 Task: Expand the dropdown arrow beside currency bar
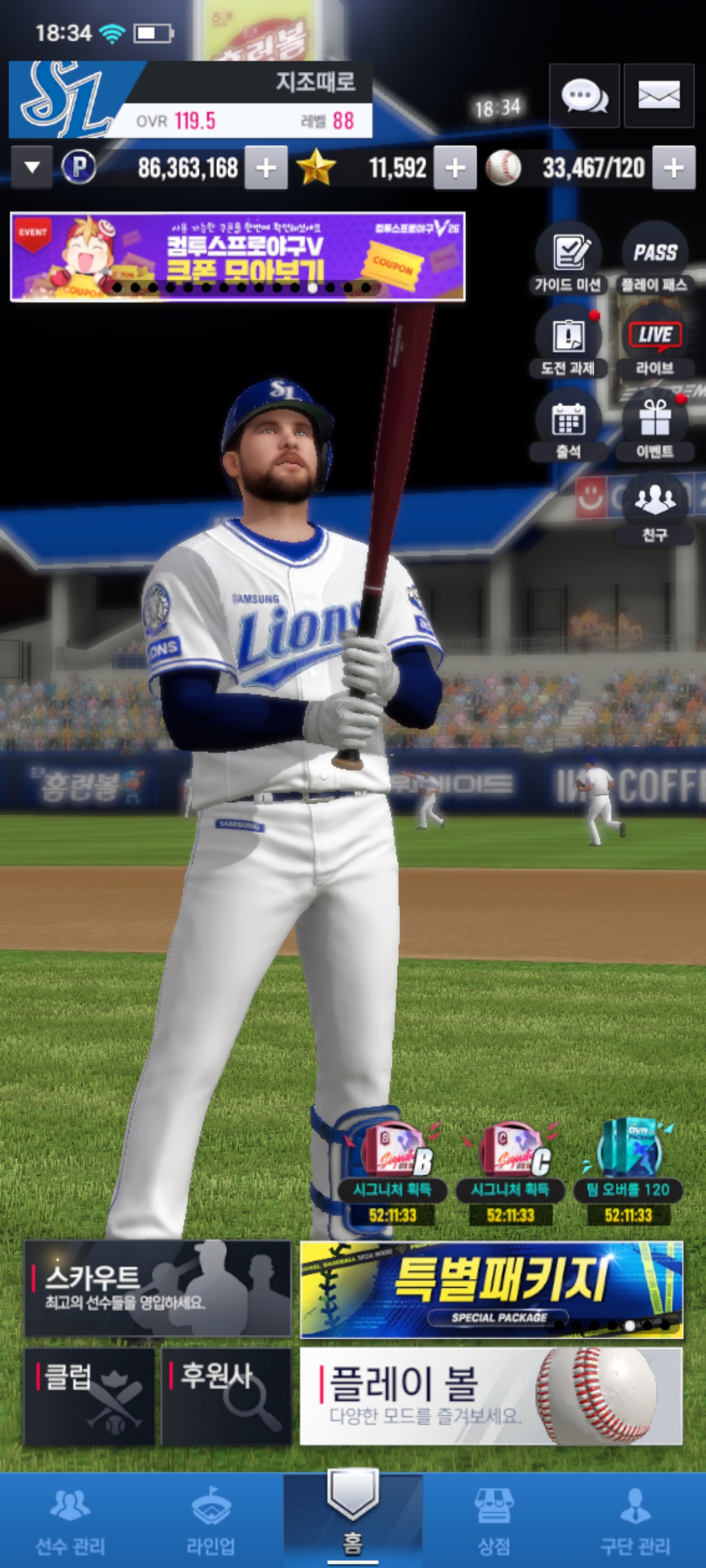click(31, 168)
